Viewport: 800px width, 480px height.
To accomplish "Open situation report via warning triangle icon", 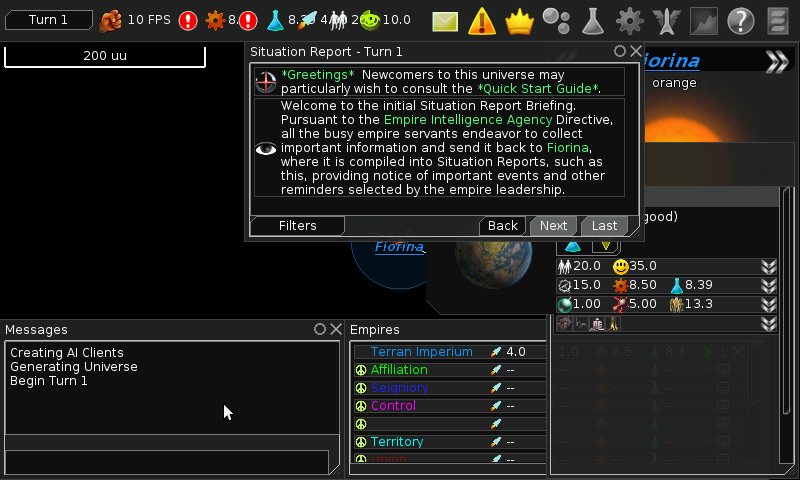I will click(481, 20).
